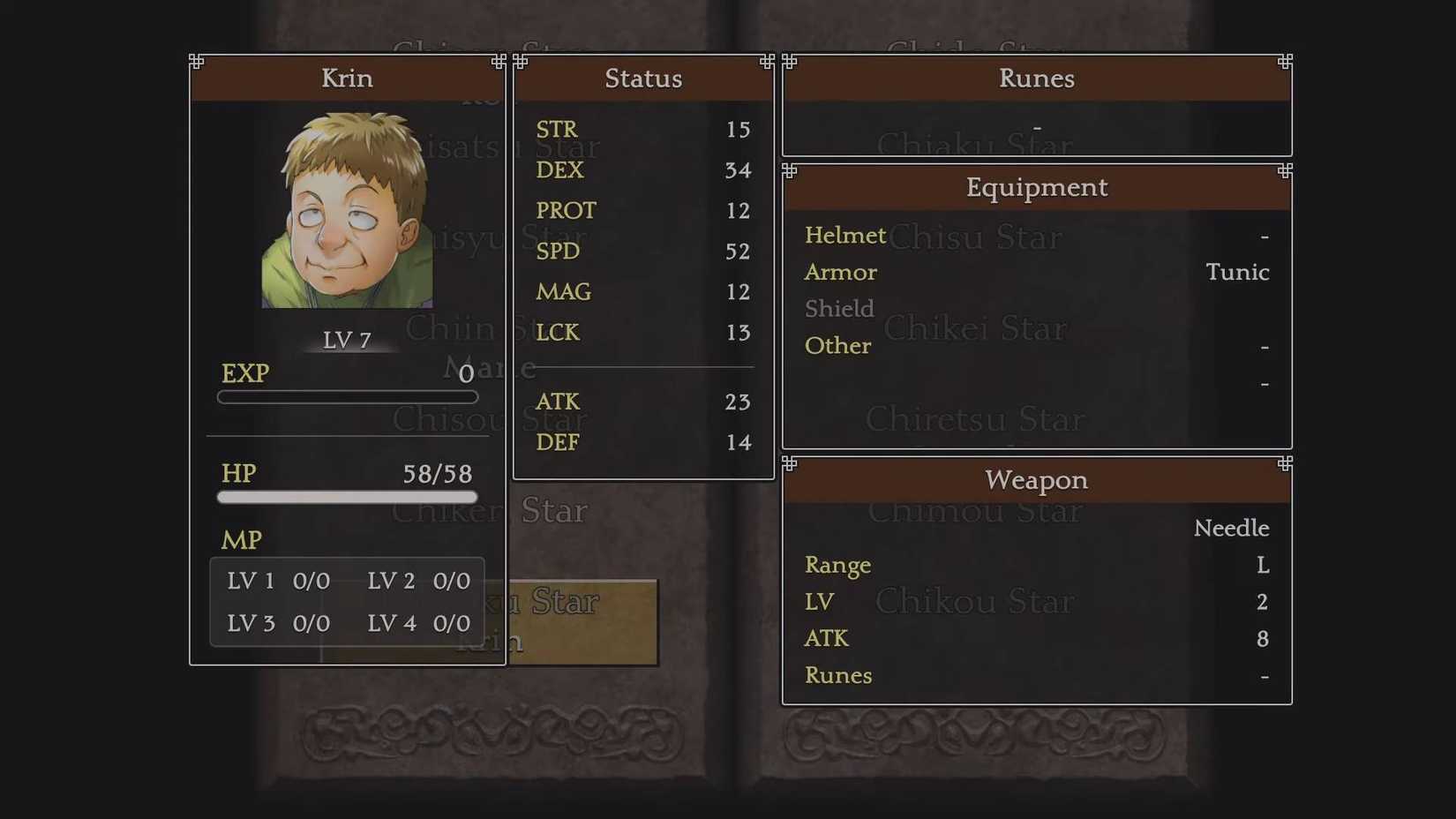
Task: Click the HP progress bar
Action: (347, 497)
